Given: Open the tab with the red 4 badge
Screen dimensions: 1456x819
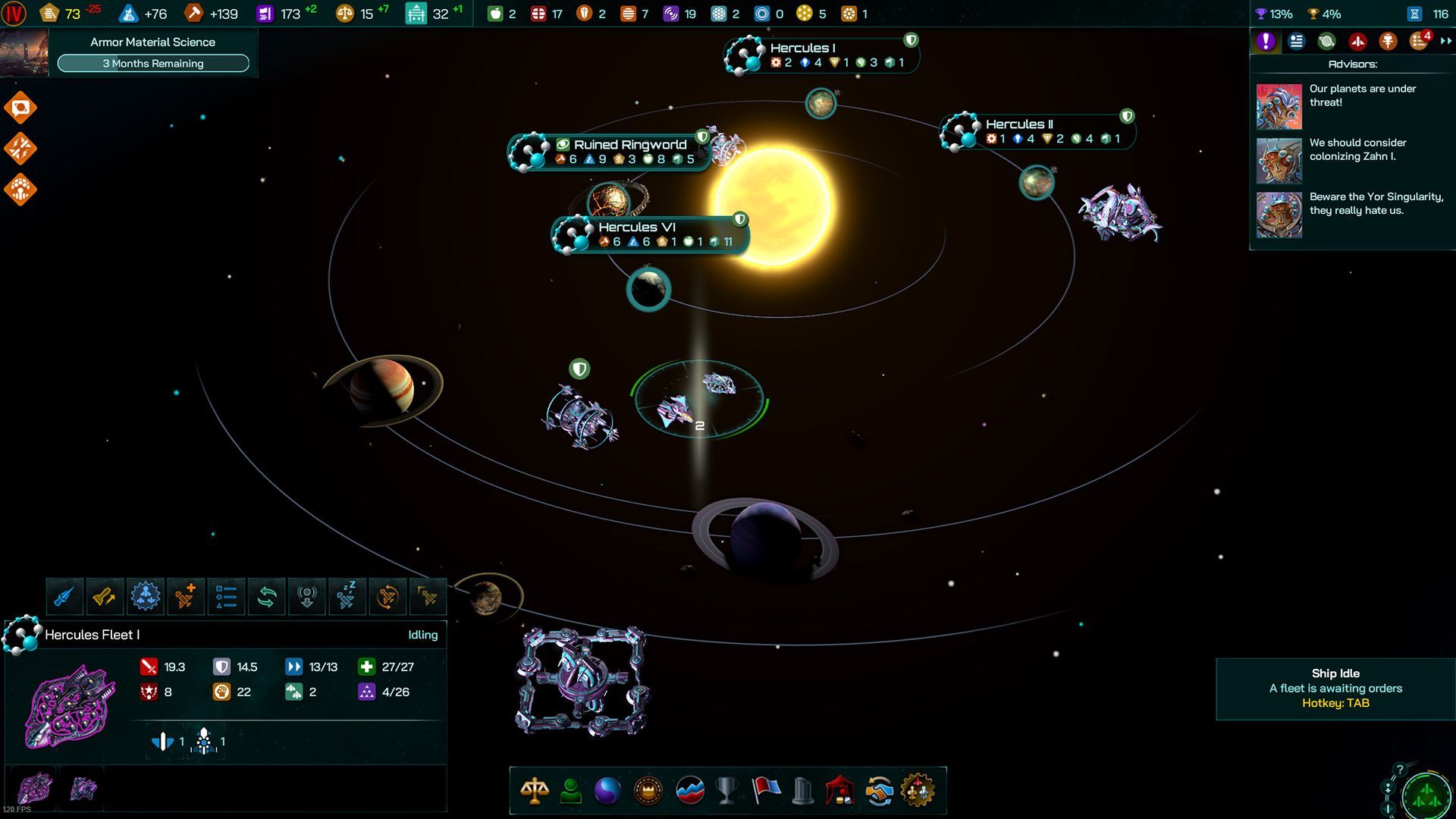Looking at the screenshot, I should pos(1419,42).
